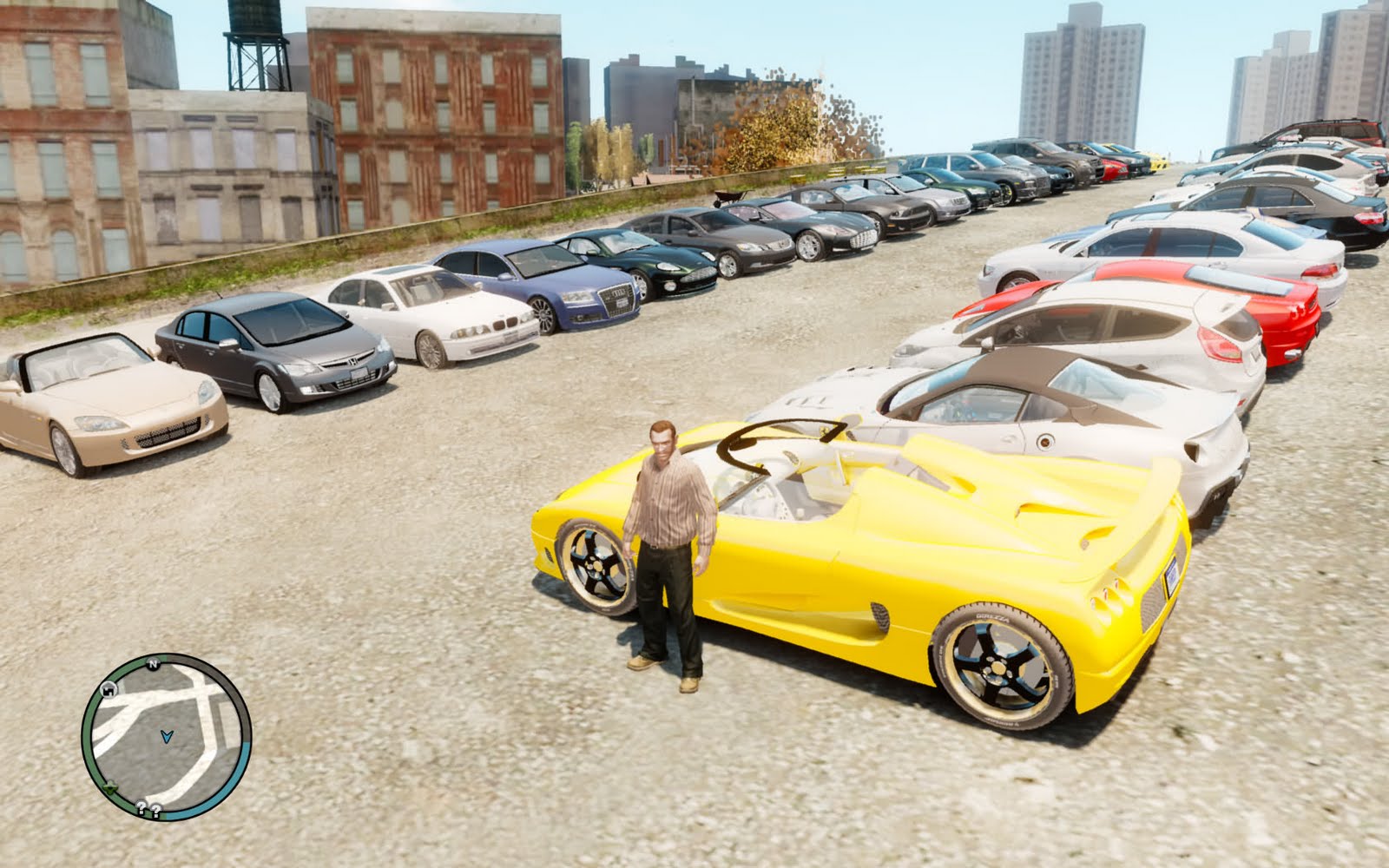Image resolution: width=1389 pixels, height=868 pixels.
Task: Click the circular radar minimap
Action: point(166,738)
